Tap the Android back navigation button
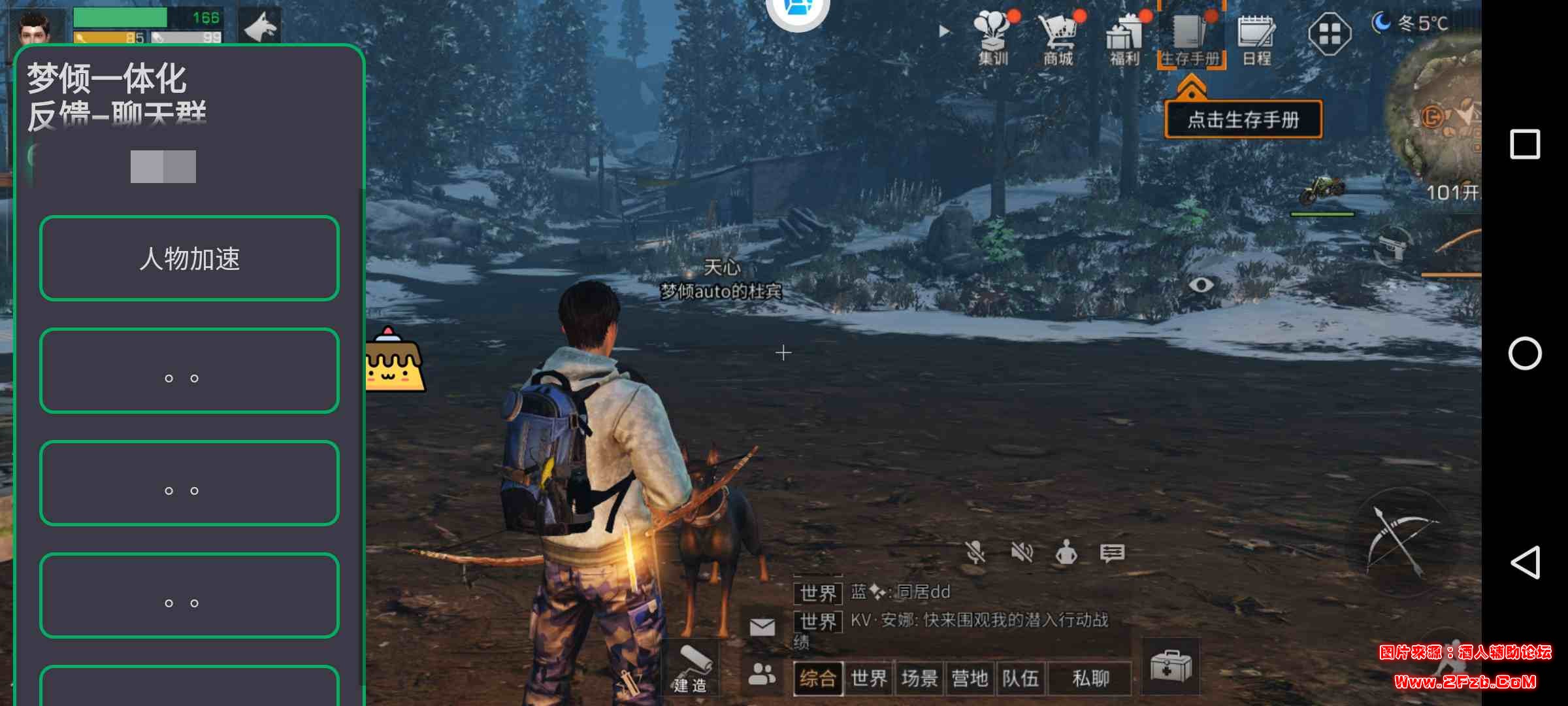1568x706 pixels. pos(1526,562)
